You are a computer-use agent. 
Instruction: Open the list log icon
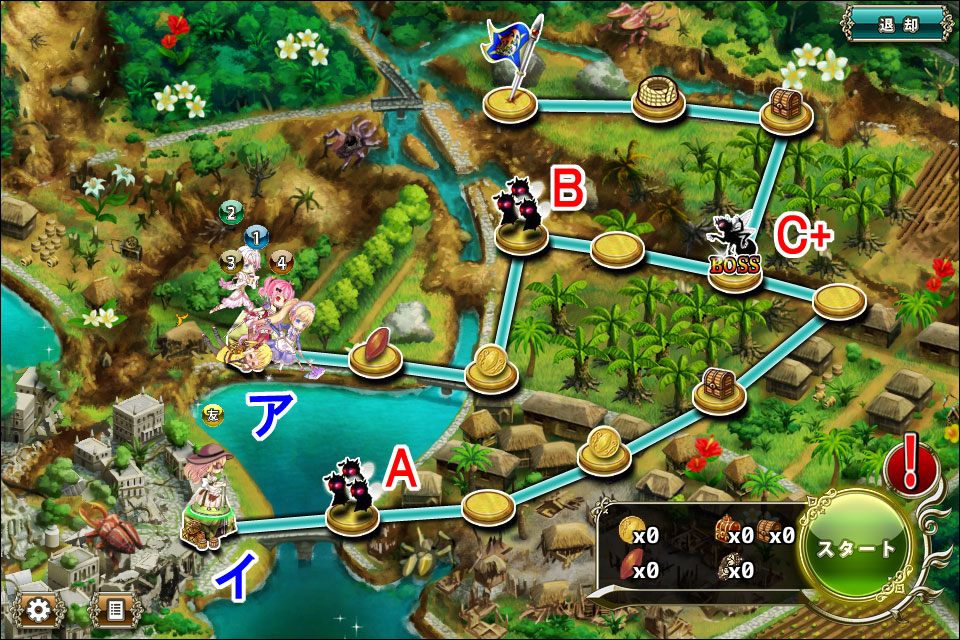pos(114,609)
